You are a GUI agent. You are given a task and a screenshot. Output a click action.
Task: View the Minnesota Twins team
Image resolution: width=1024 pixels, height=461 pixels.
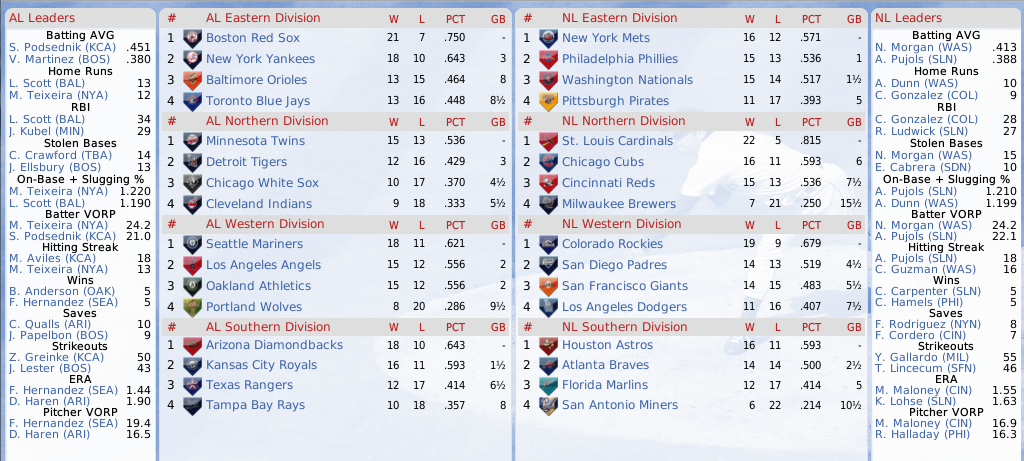pyautogui.click(x=255, y=141)
